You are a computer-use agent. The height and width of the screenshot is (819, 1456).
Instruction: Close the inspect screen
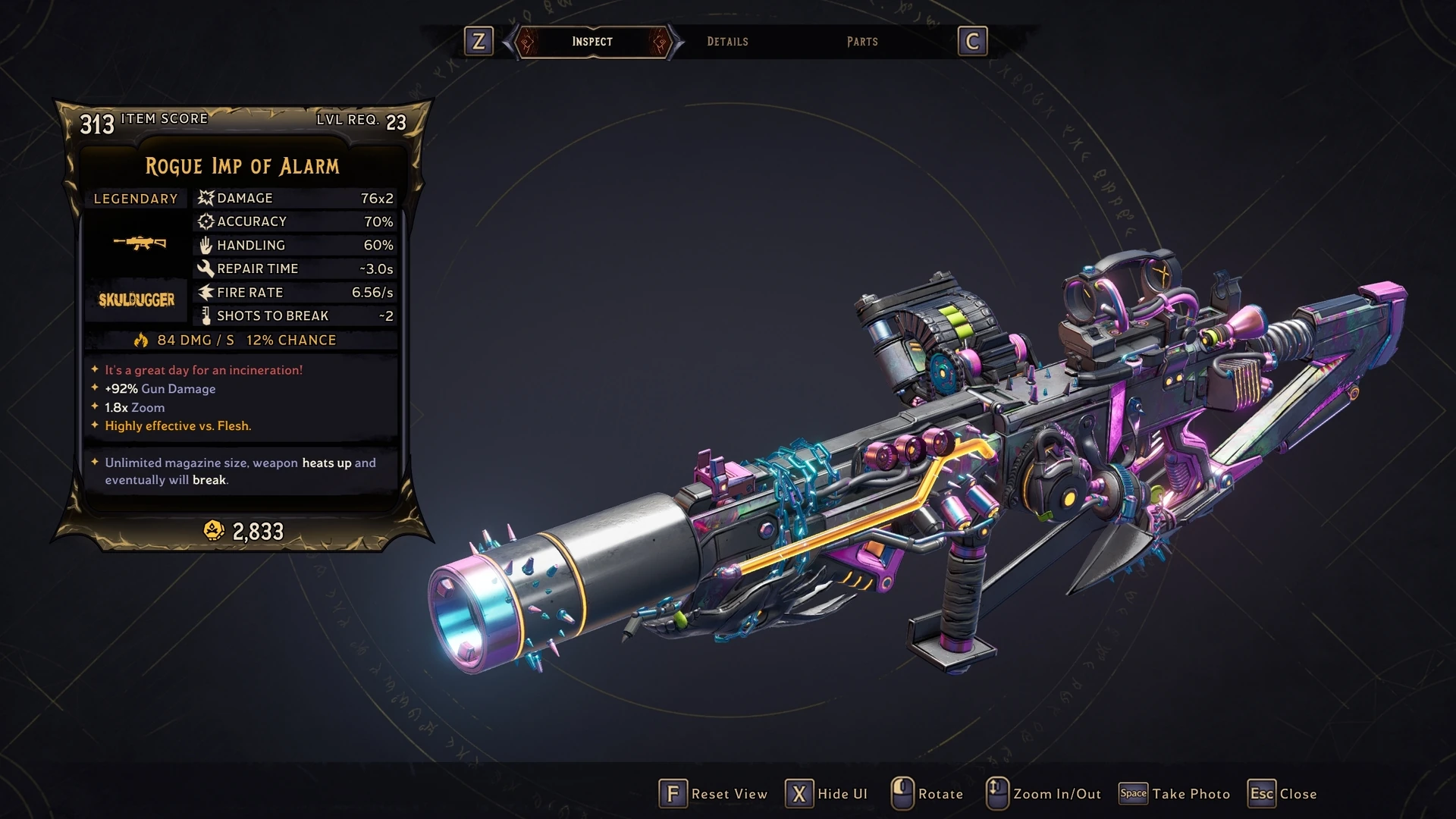(x=1283, y=794)
